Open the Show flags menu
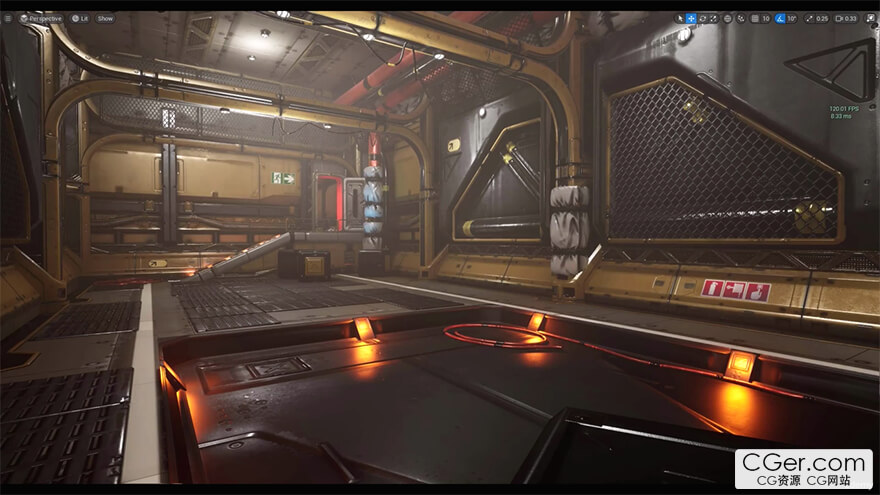 point(105,18)
